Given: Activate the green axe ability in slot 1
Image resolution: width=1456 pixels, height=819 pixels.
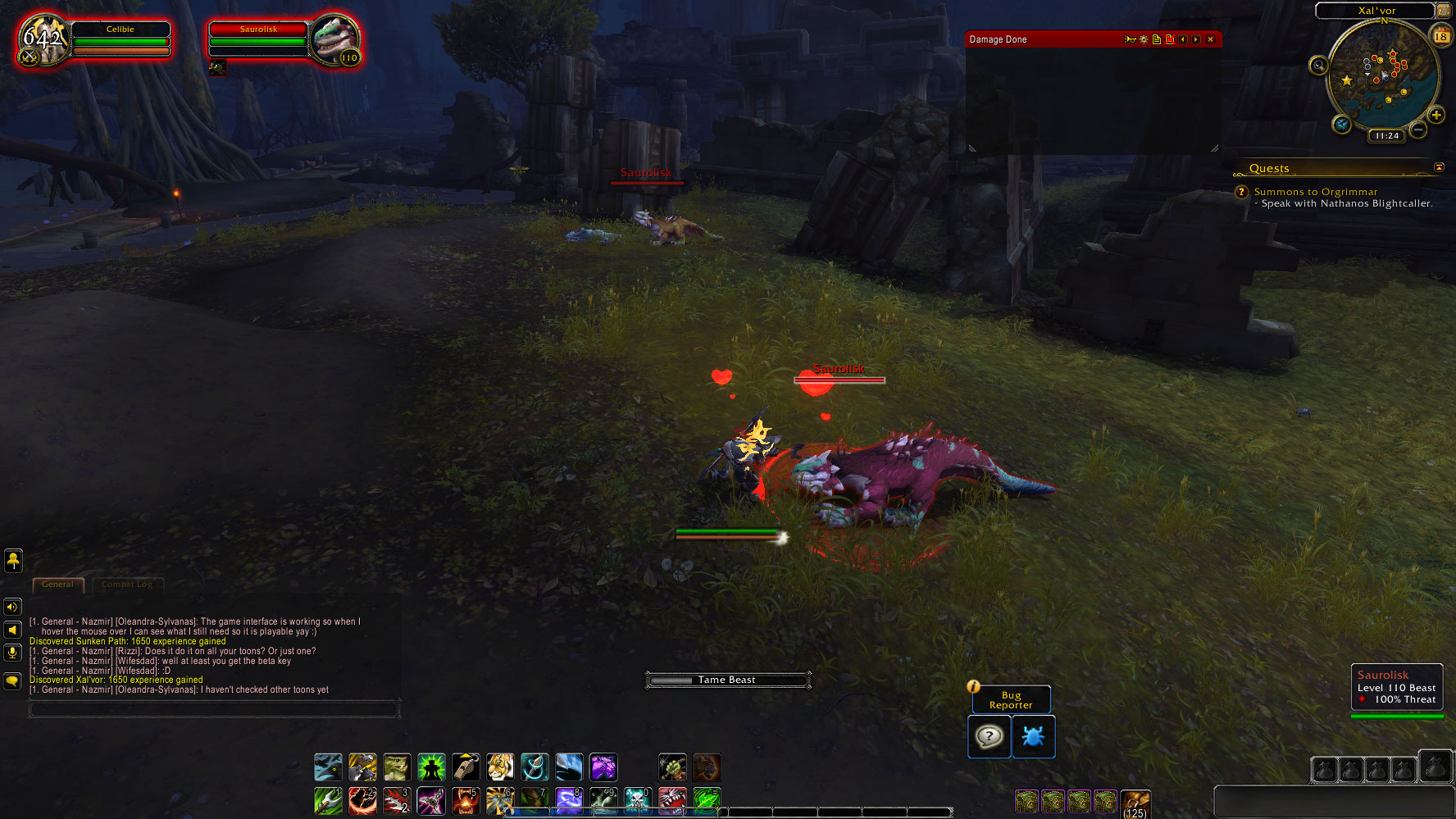Looking at the screenshot, I should pyautogui.click(x=328, y=800).
